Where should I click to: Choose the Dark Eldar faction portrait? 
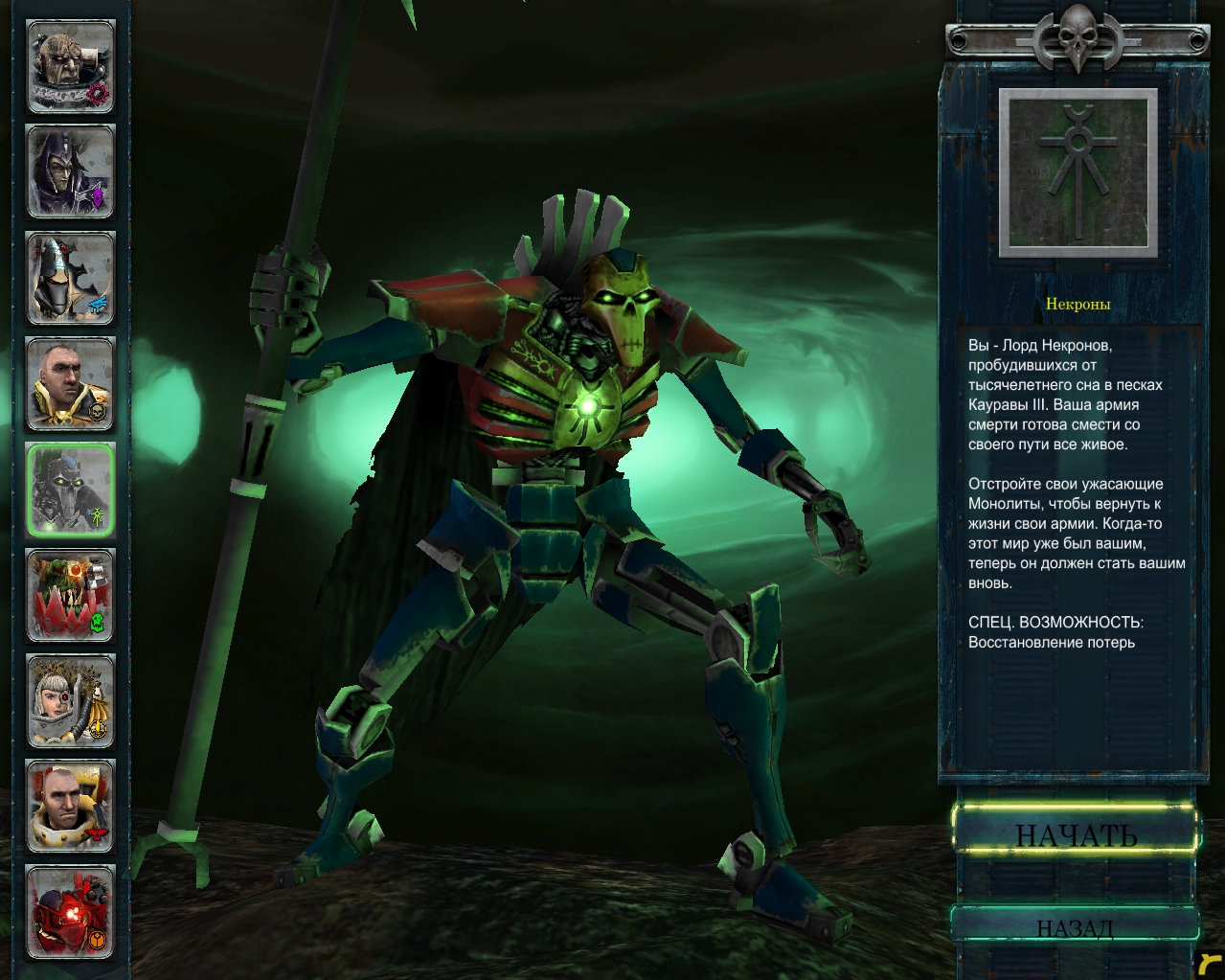pos(70,172)
